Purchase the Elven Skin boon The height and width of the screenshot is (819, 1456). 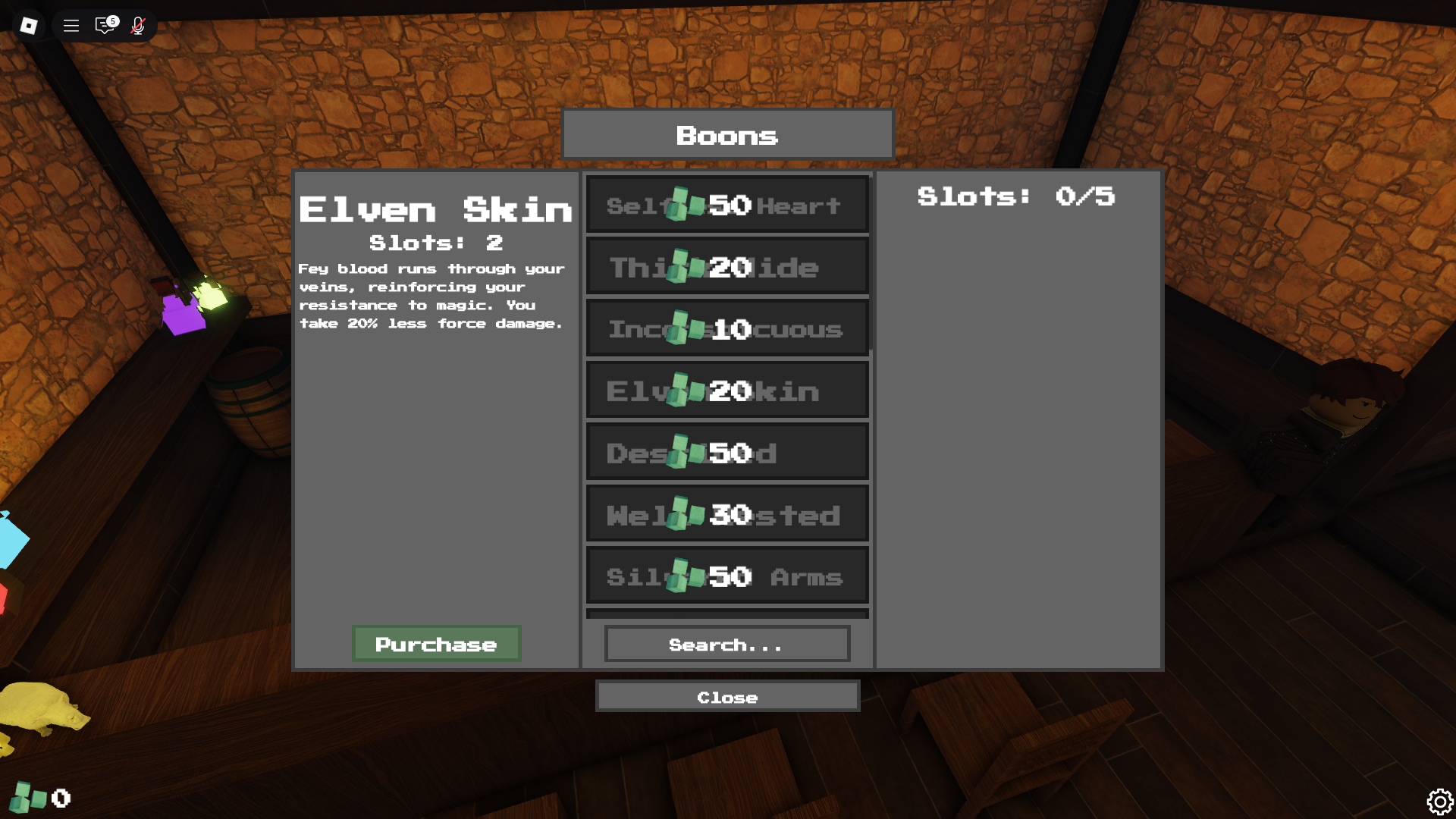(x=436, y=644)
